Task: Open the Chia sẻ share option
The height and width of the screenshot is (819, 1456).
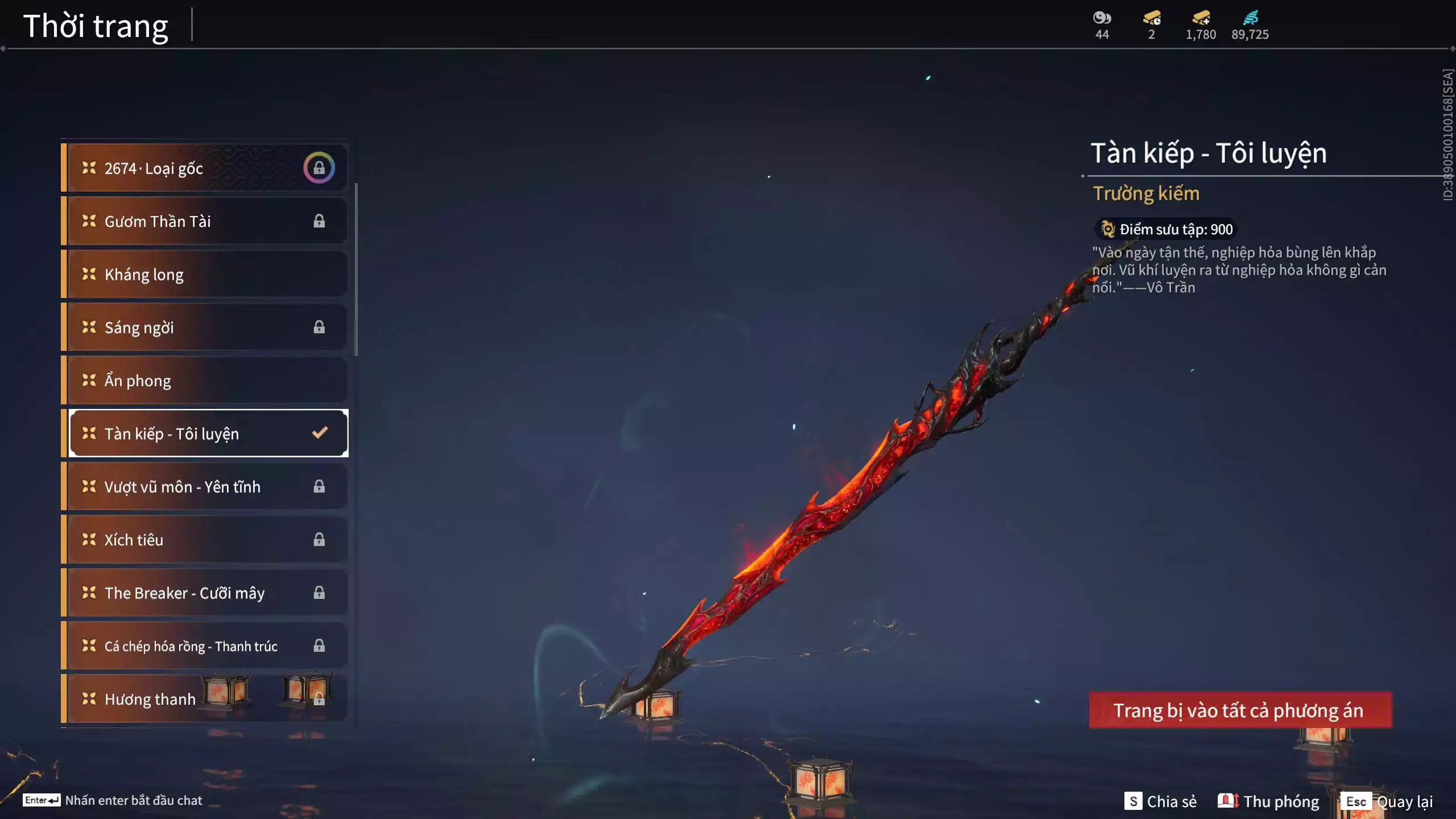Action: pos(1160,801)
